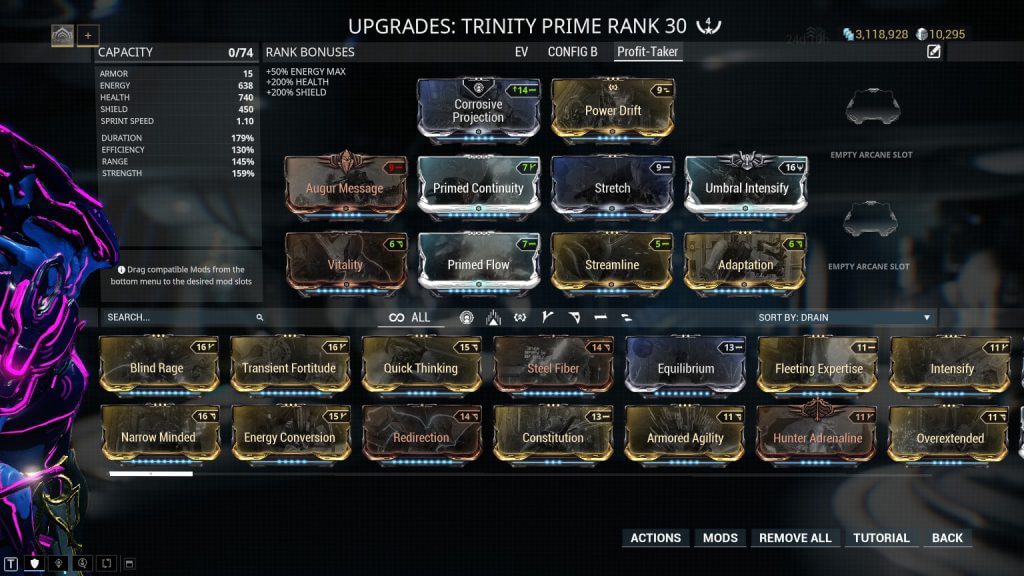The image size is (1024, 576).
Task: Pick Blind Rage from the mod list
Action: pos(158,367)
